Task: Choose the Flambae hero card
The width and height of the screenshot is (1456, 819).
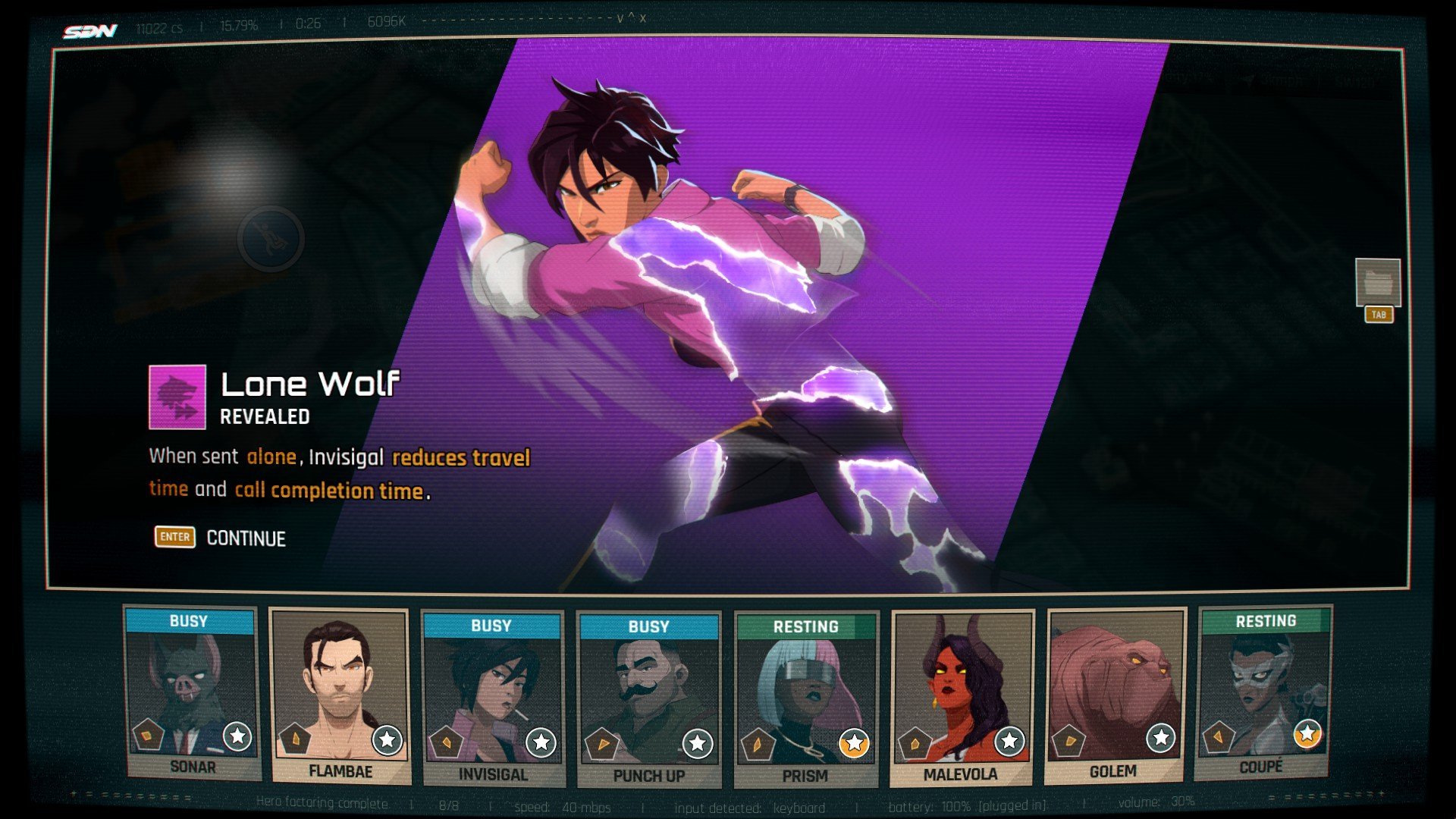Action: [340, 696]
